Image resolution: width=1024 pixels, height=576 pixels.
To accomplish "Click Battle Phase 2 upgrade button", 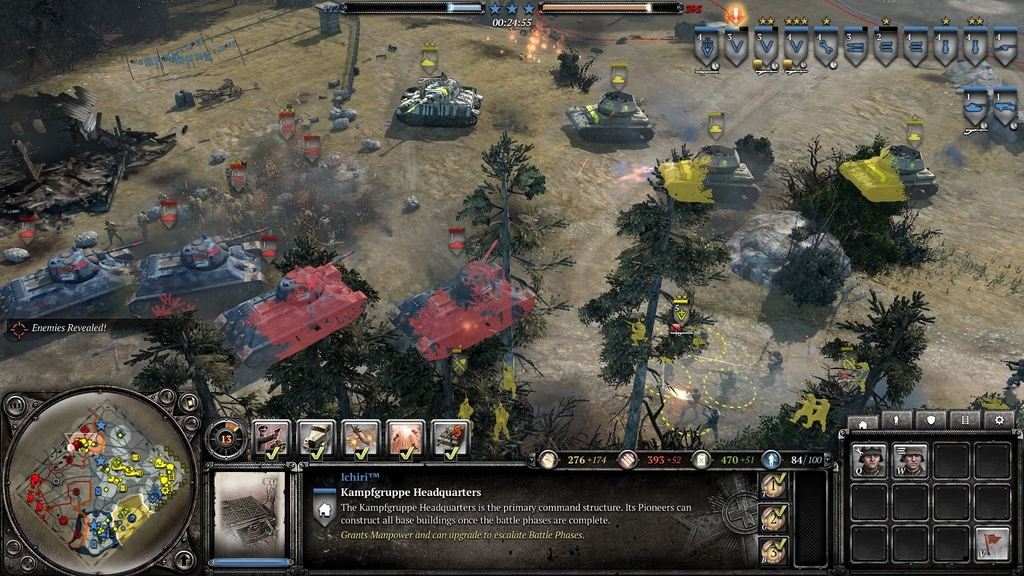I will point(772,519).
